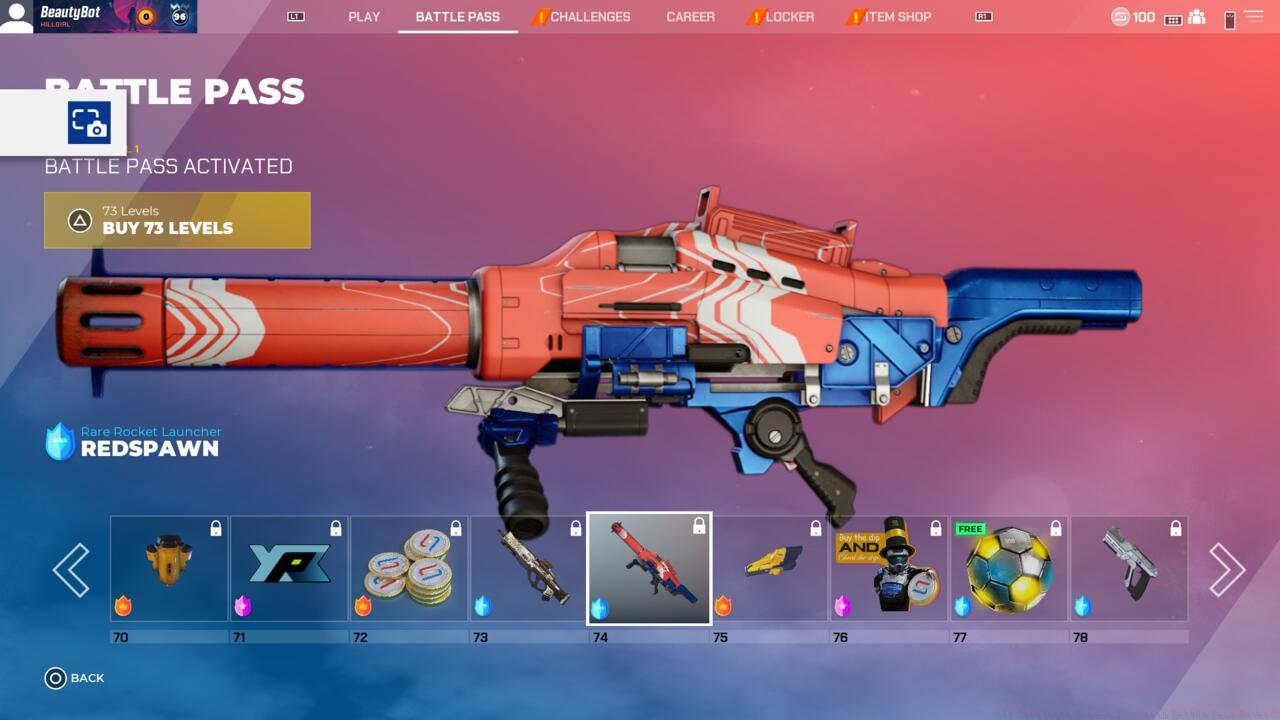Open the Battle Pass tab

[x=457, y=17]
